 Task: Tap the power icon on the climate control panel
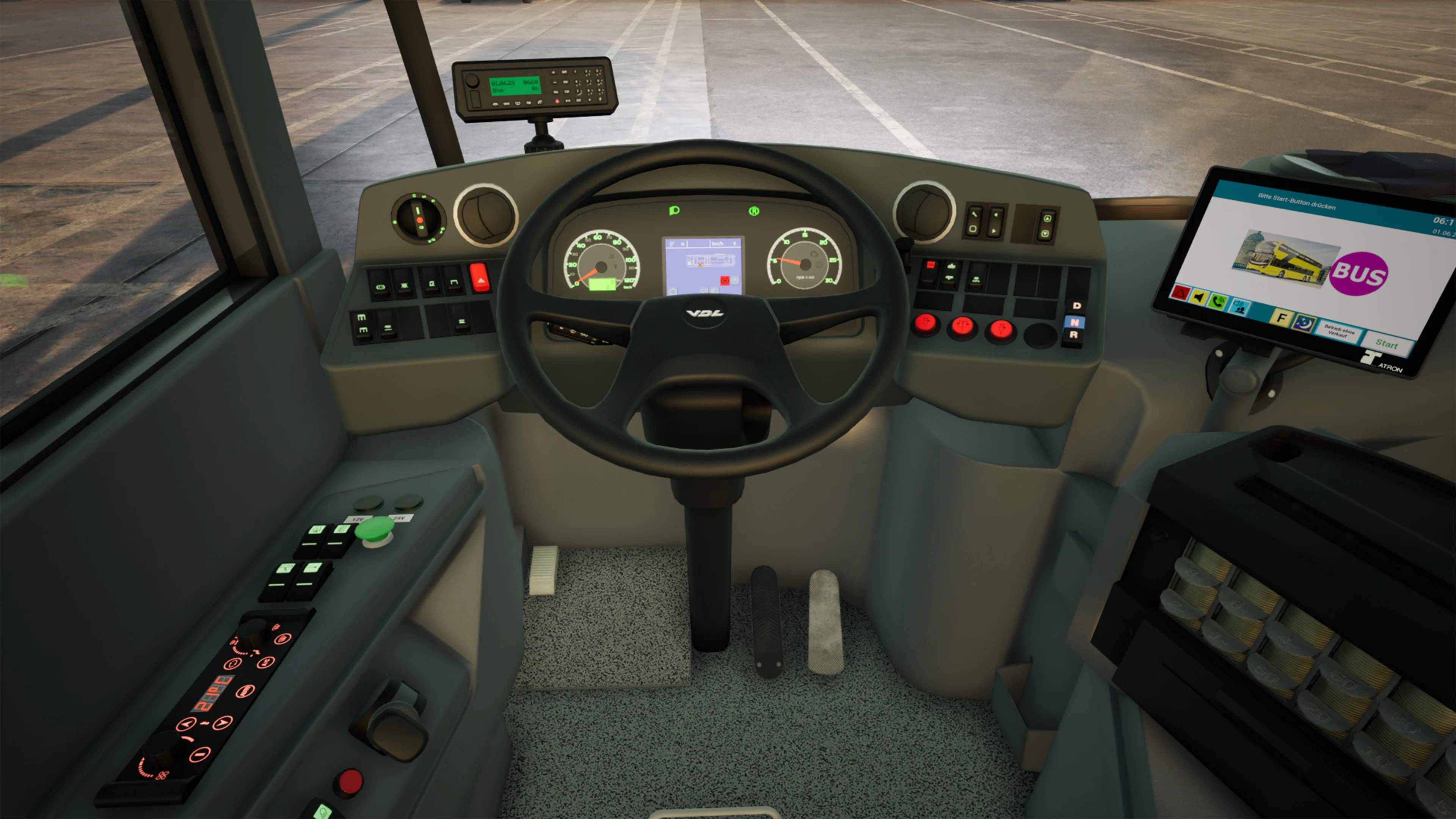pyautogui.click(x=233, y=664)
